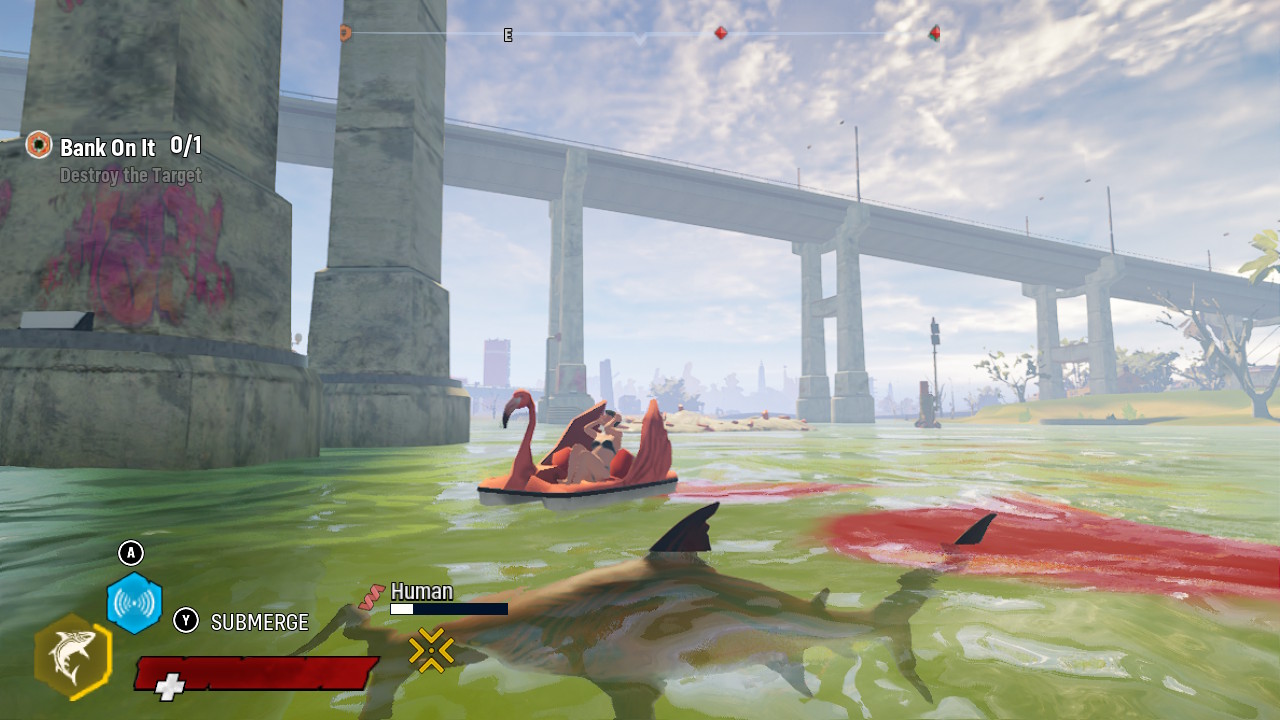This screenshot has height=720, width=1280.
Task: Click the red-and-green diamond compass marker
Action: 934,33
